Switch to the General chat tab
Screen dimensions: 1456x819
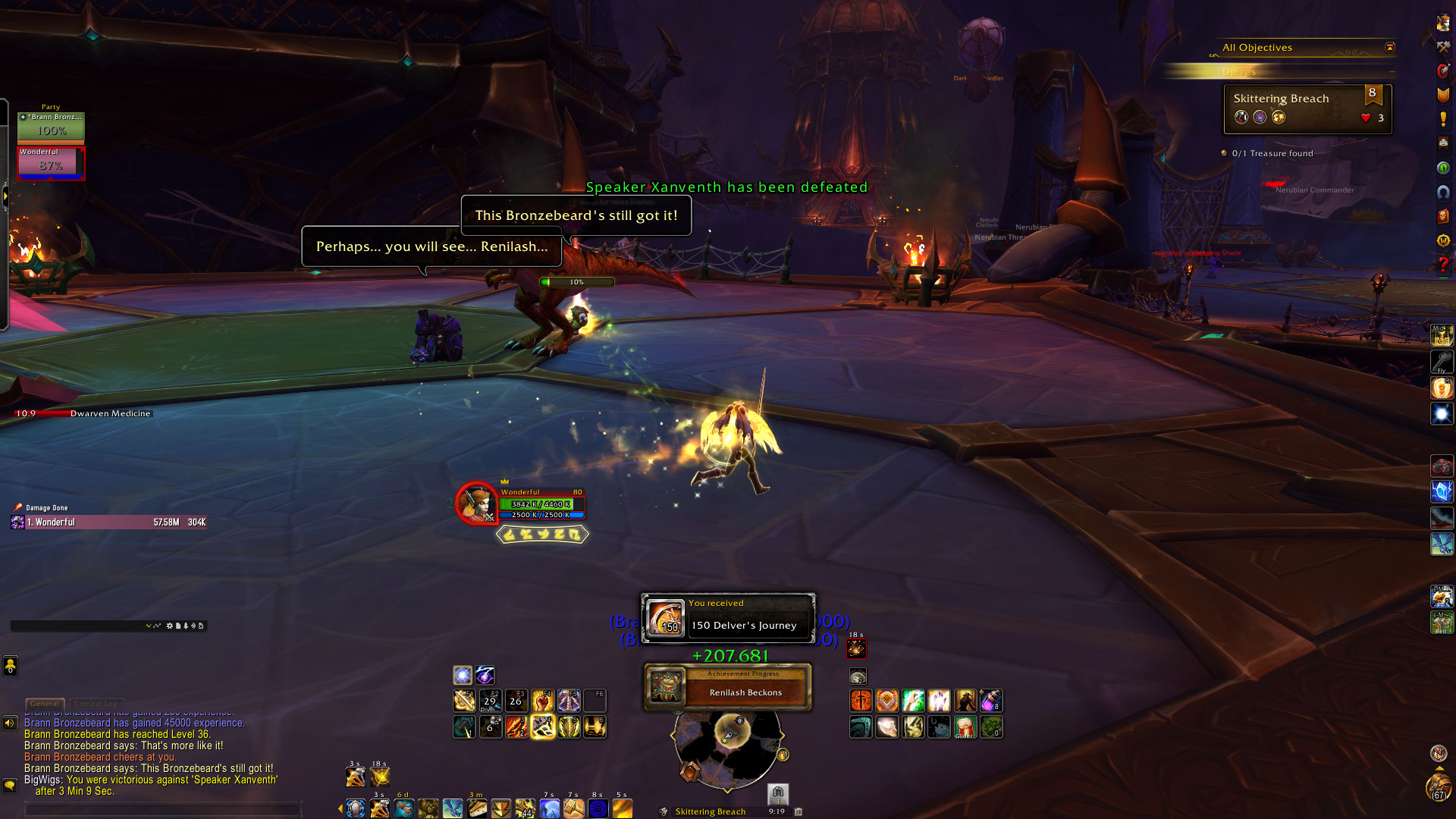tap(45, 704)
